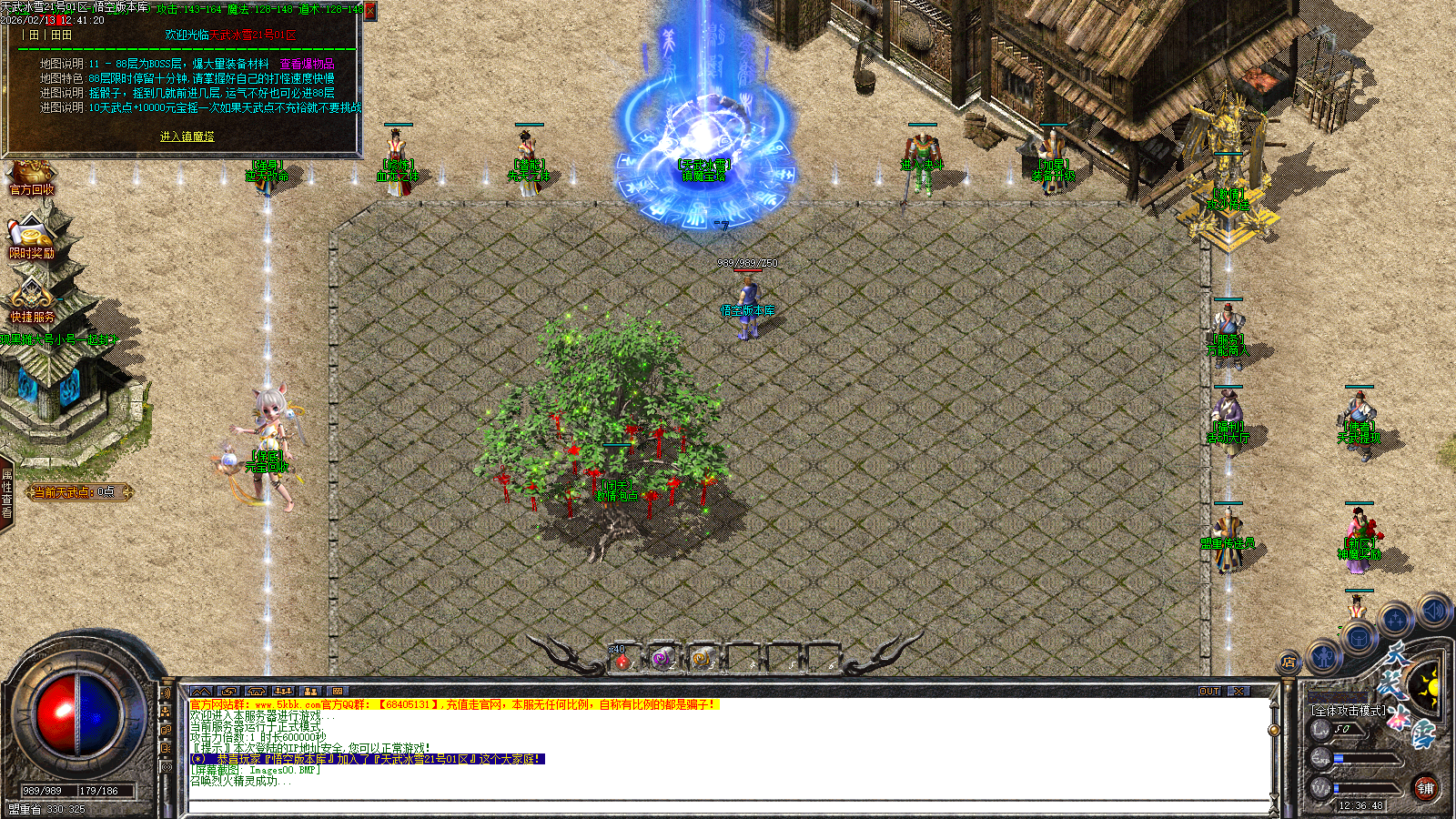The height and width of the screenshot is (819, 1456).
Task: Select the shout chat channel icon above chat
Action: 202,691
